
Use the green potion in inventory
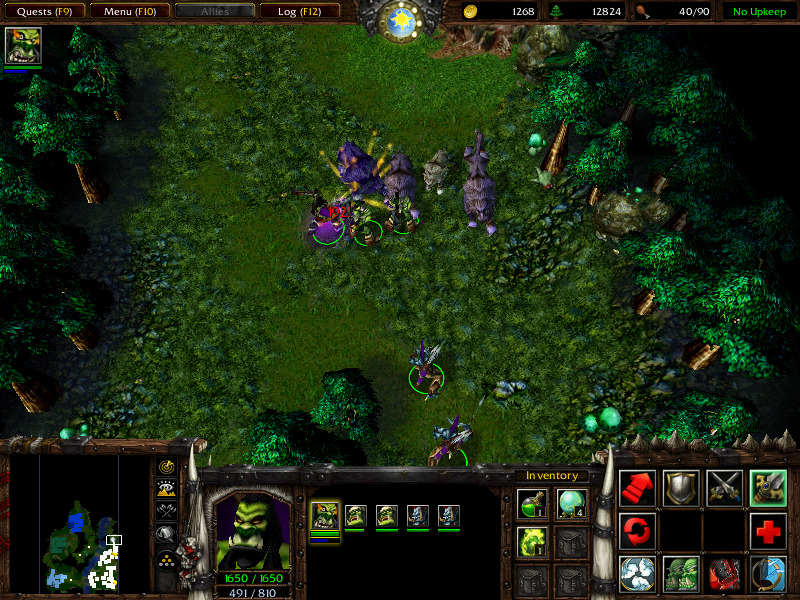coord(532,505)
